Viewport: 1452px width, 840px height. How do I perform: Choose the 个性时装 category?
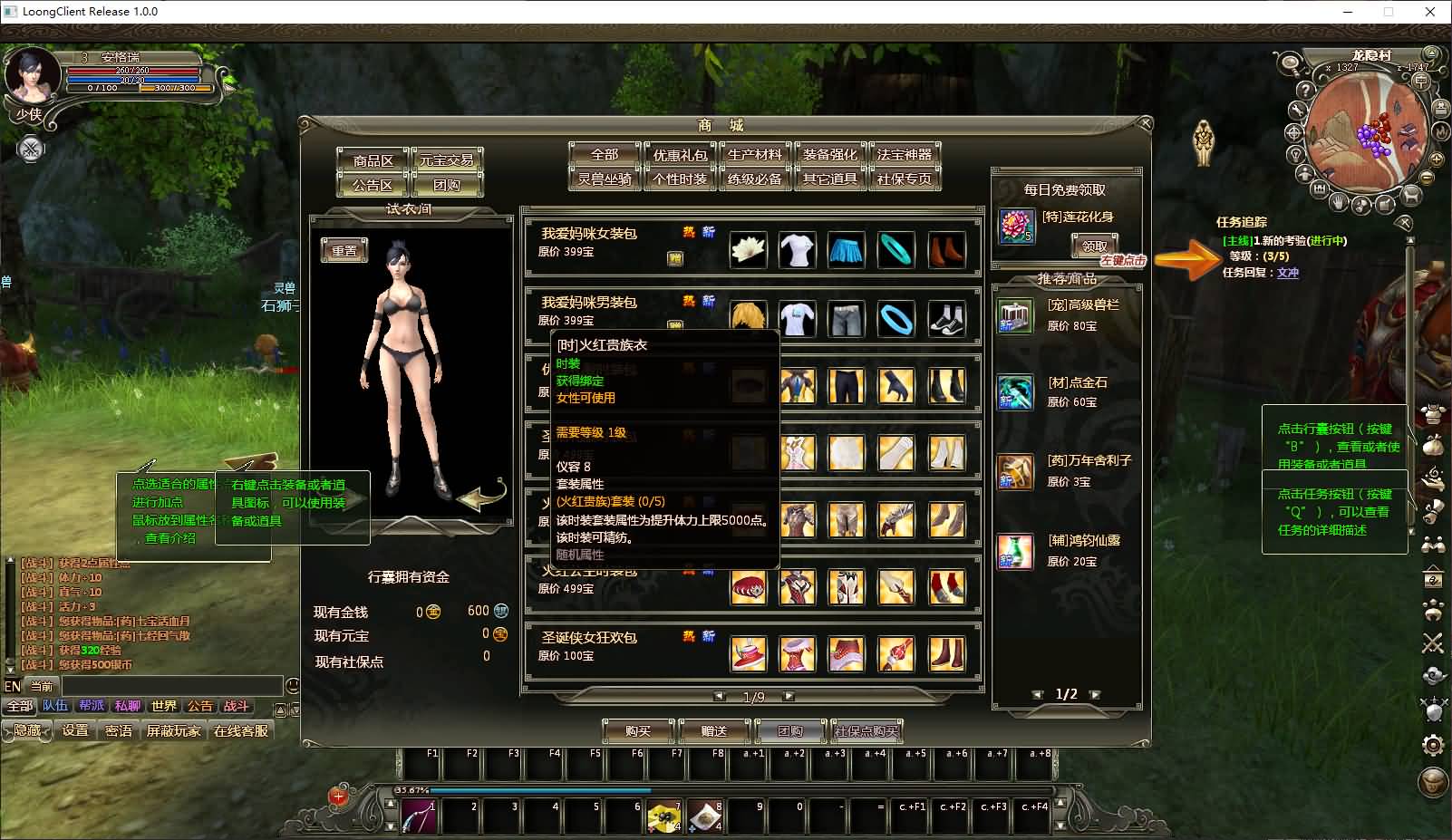680,179
